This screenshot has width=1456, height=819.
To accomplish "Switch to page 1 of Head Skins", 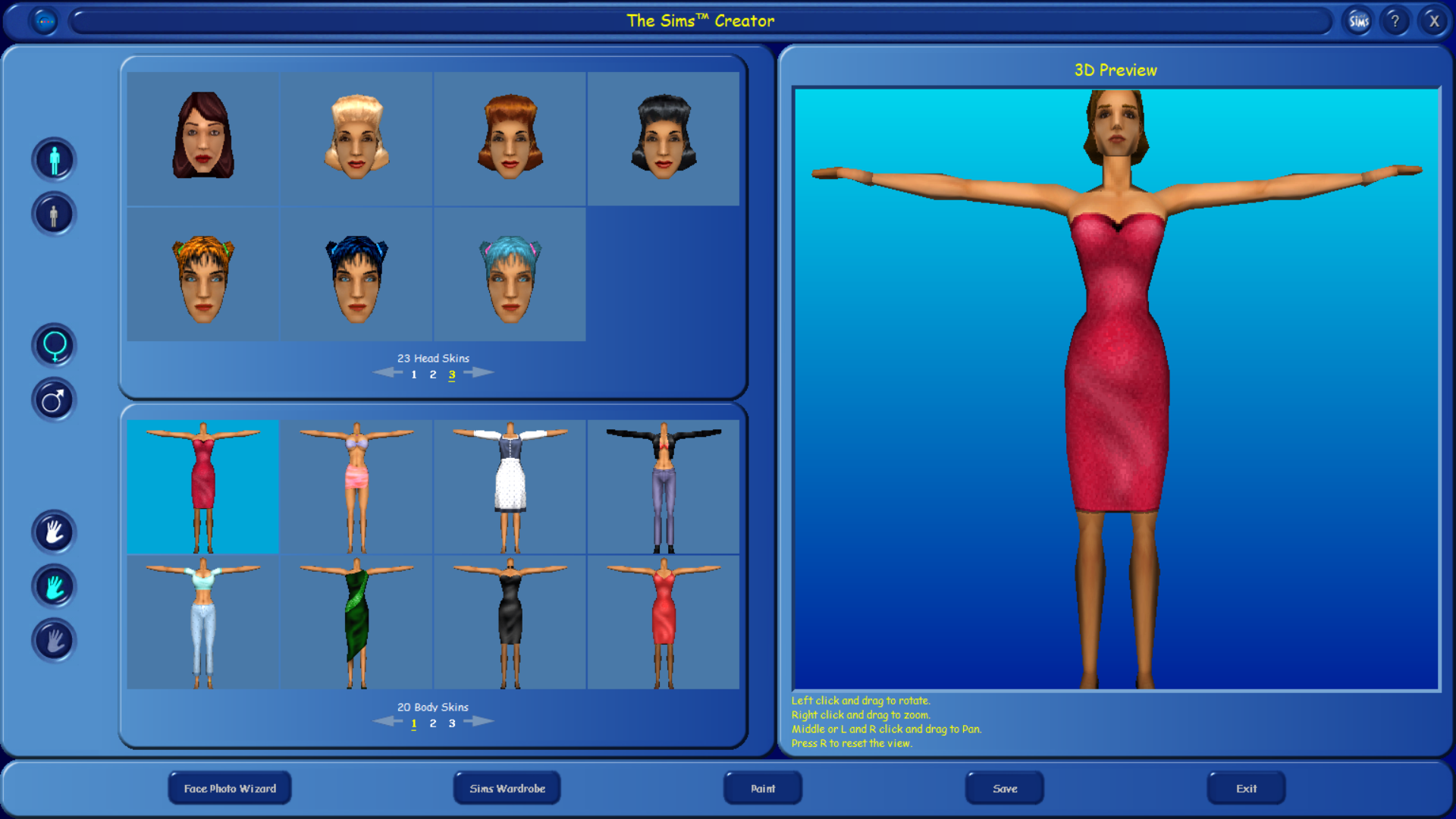I will [414, 374].
